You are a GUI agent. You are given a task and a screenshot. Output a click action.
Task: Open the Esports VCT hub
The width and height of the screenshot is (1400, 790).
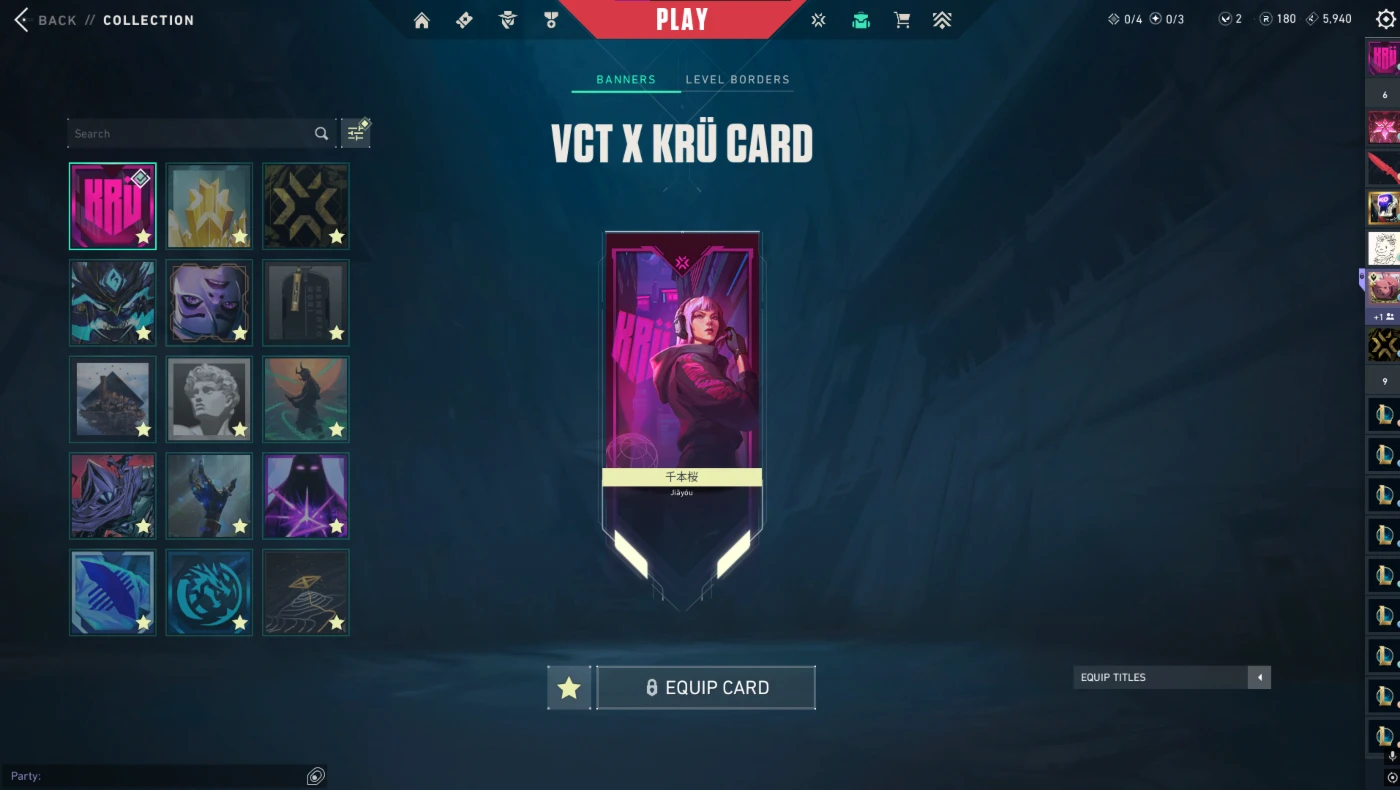pos(818,19)
